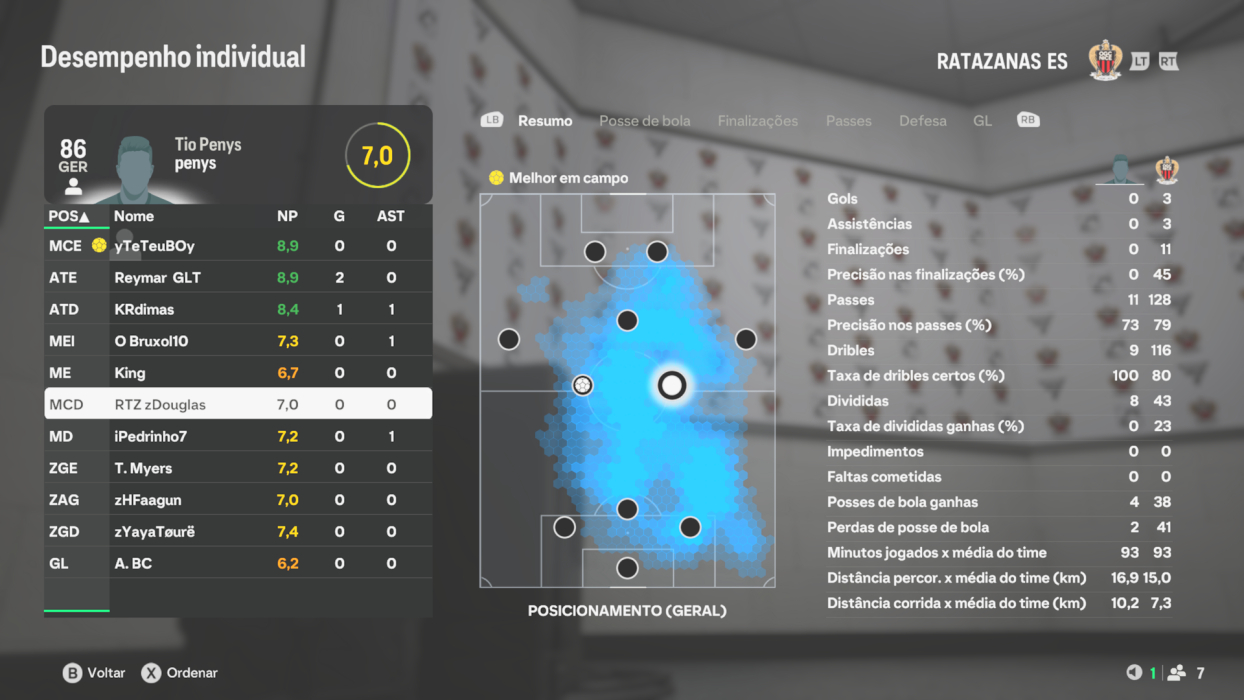Select zHFaagun player row

pos(238,500)
